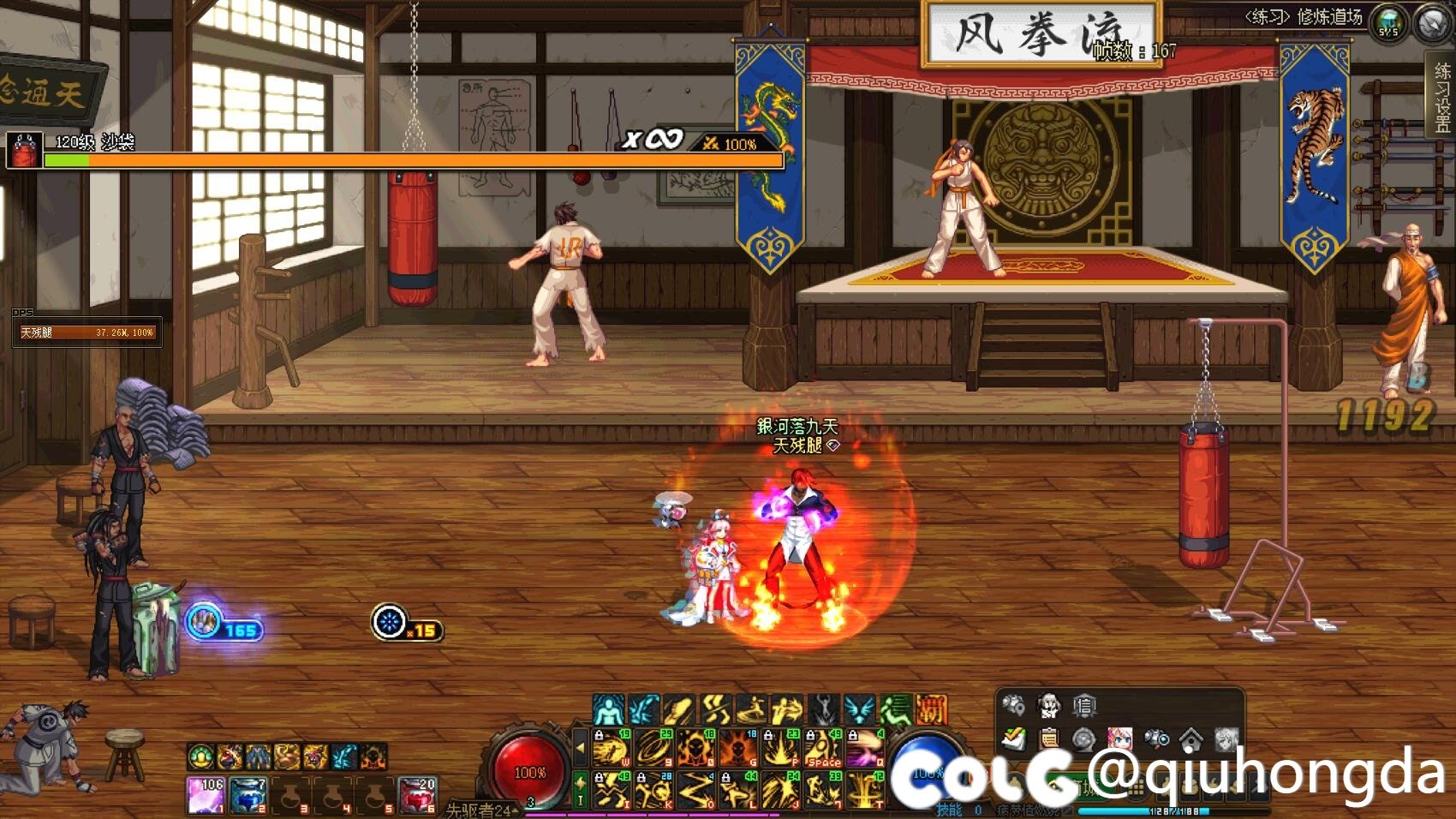
Task: Activate the skill bound to G
Action: 739,748
